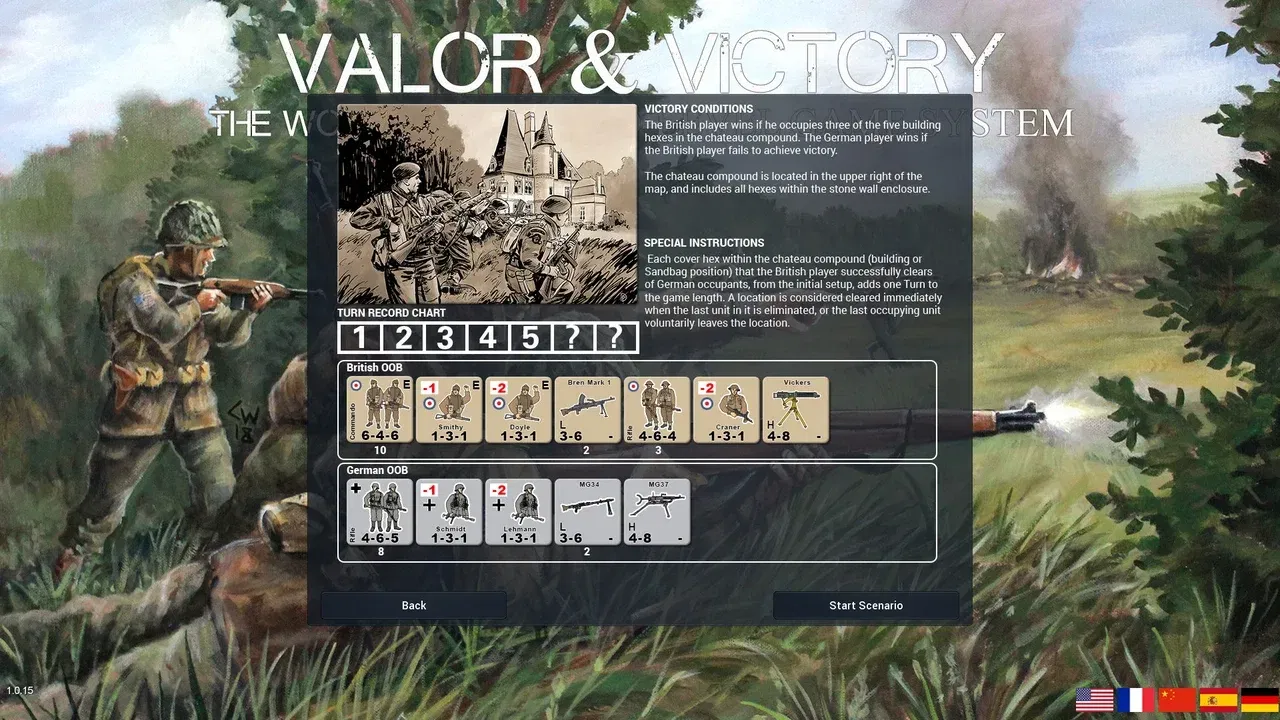The image size is (1280, 720).
Task: Select the German Rifle 4-6-5 squad counter
Action: pyautogui.click(x=380, y=511)
